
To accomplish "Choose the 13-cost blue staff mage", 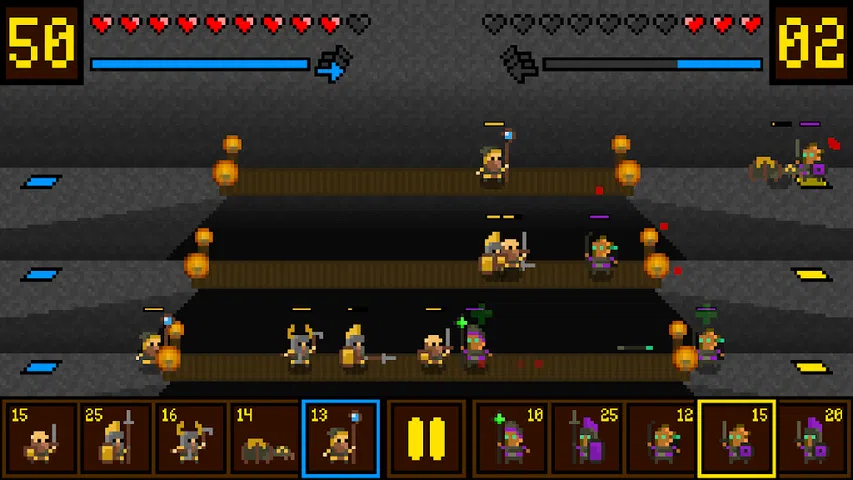I will point(340,438).
